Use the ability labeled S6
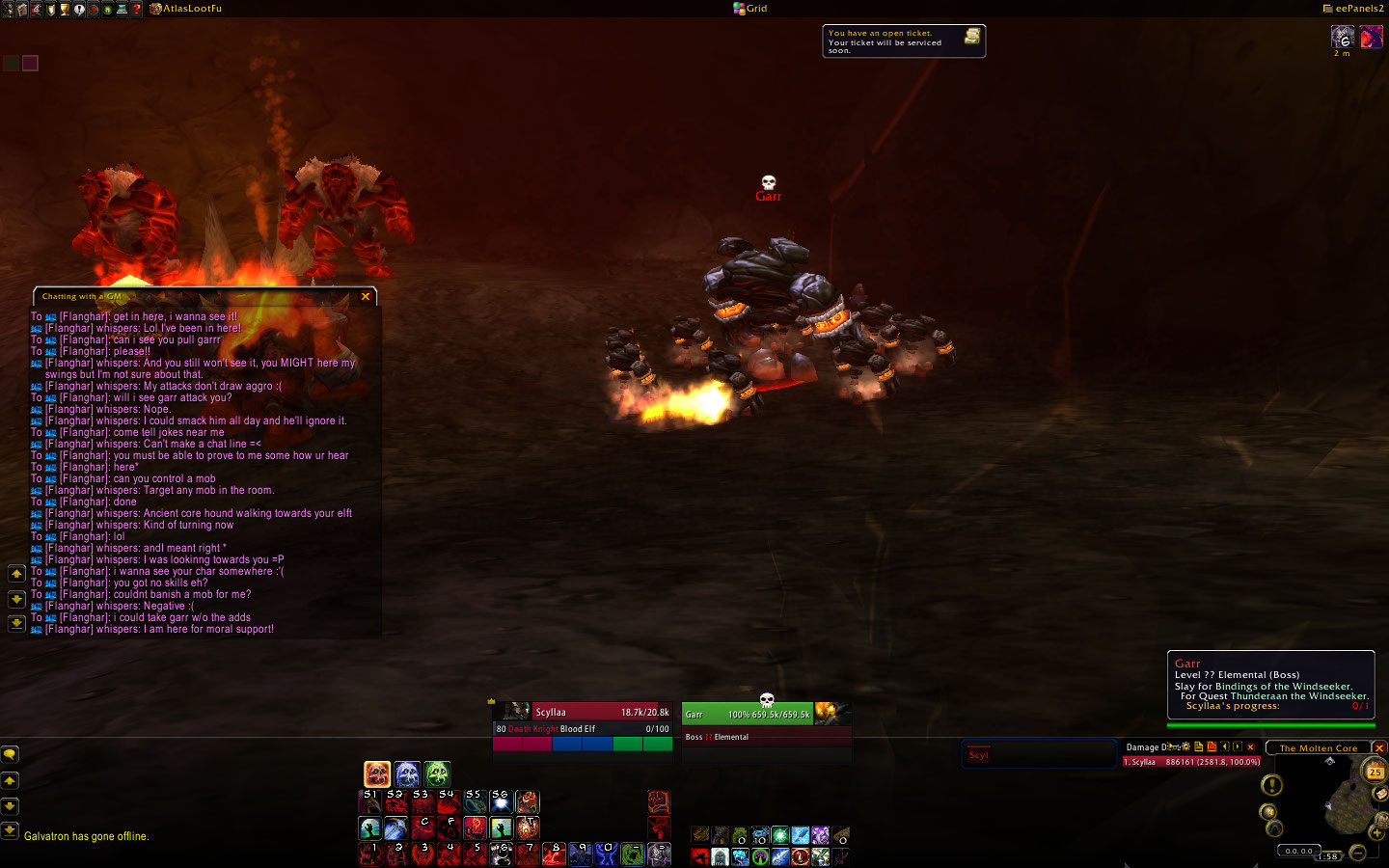 (501, 801)
